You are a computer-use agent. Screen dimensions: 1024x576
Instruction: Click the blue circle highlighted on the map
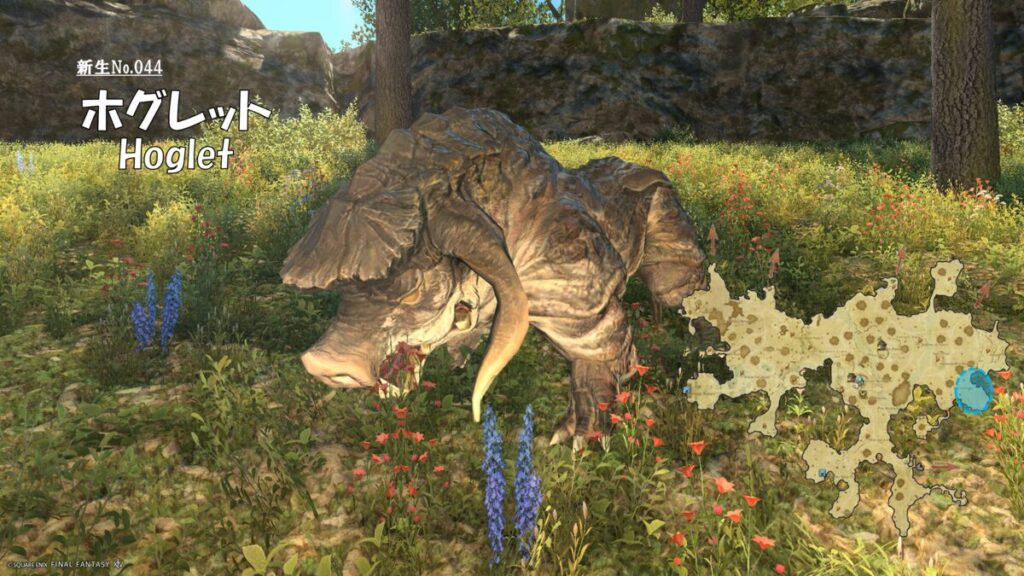pyautogui.click(x=973, y=391)
